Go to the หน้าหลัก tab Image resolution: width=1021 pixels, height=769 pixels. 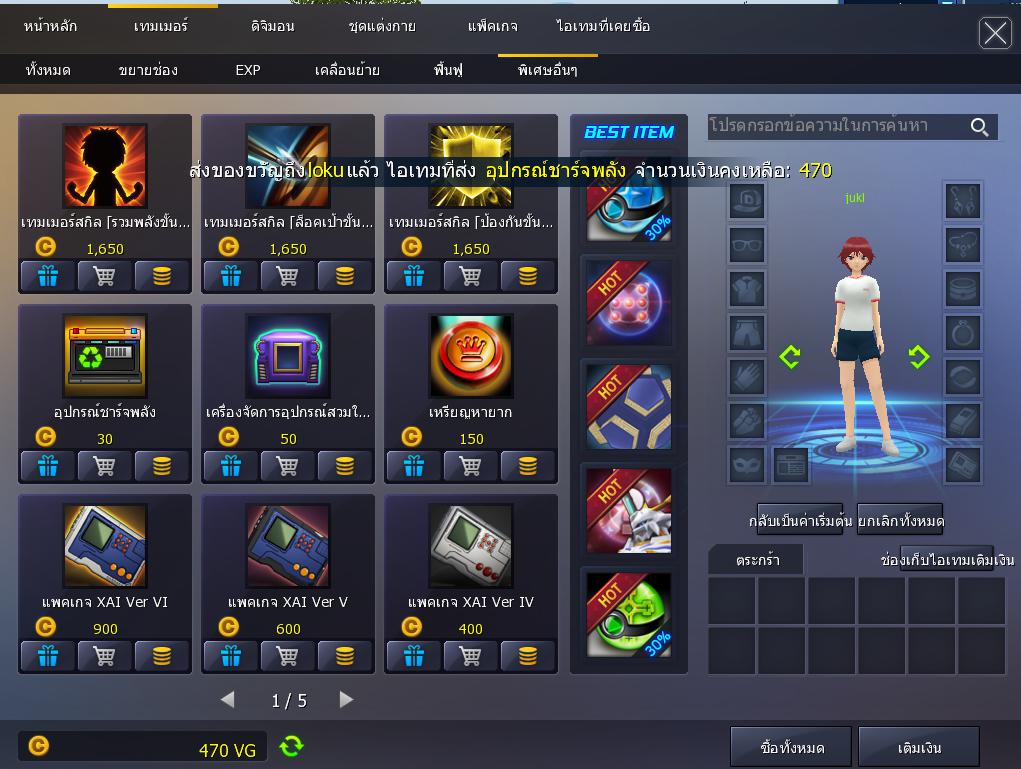(x=50, y=26)
